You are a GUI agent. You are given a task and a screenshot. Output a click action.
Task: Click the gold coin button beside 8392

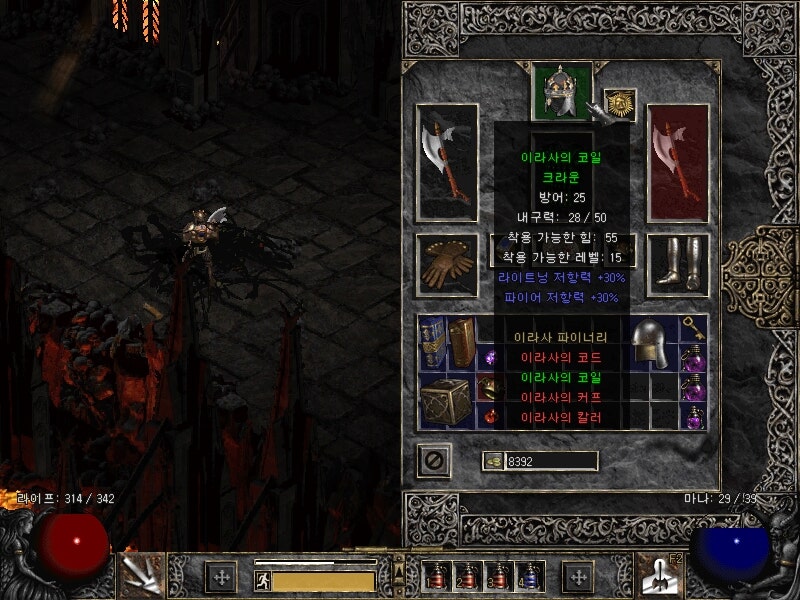pyautogui.click(x=493, y=461)
